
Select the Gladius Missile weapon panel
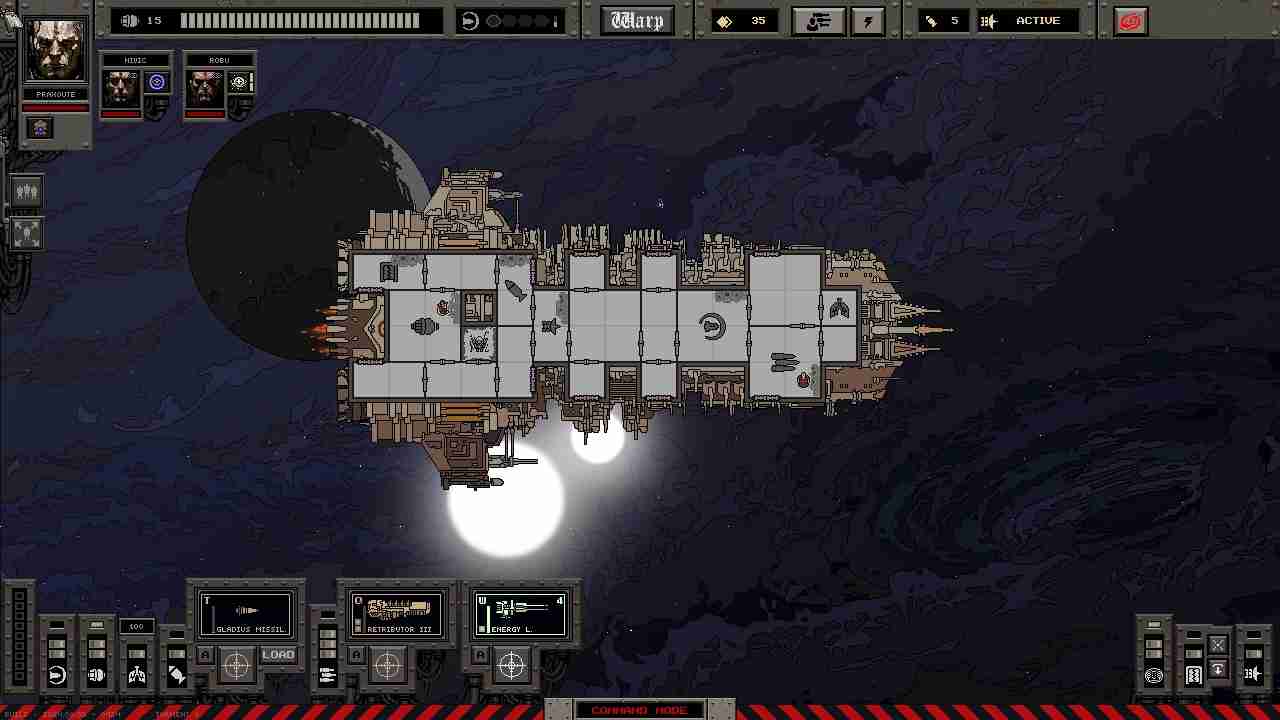[246, 613]
